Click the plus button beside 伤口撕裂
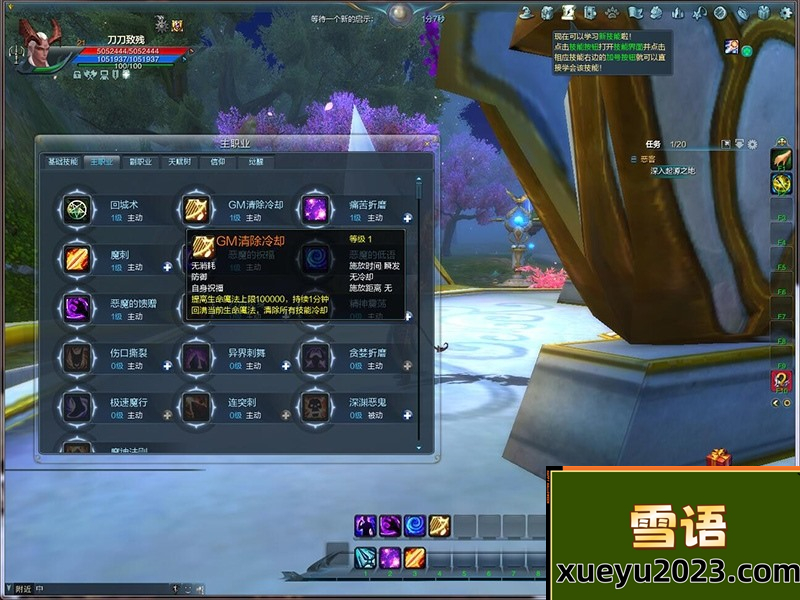The image size is (800, 600). click(x=168, y=366)
